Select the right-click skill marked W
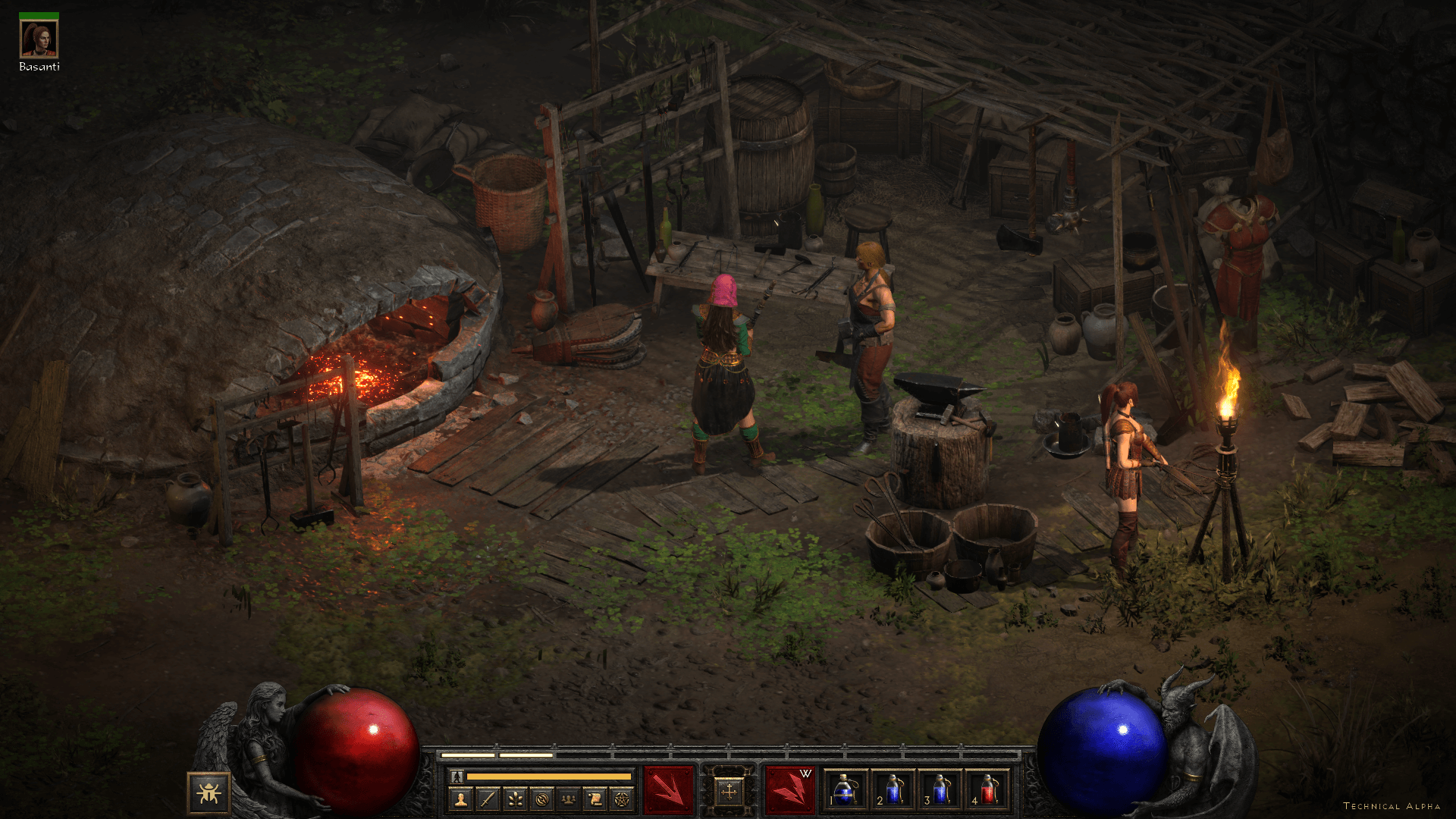1456x819 pixels. tap(789, 790)
